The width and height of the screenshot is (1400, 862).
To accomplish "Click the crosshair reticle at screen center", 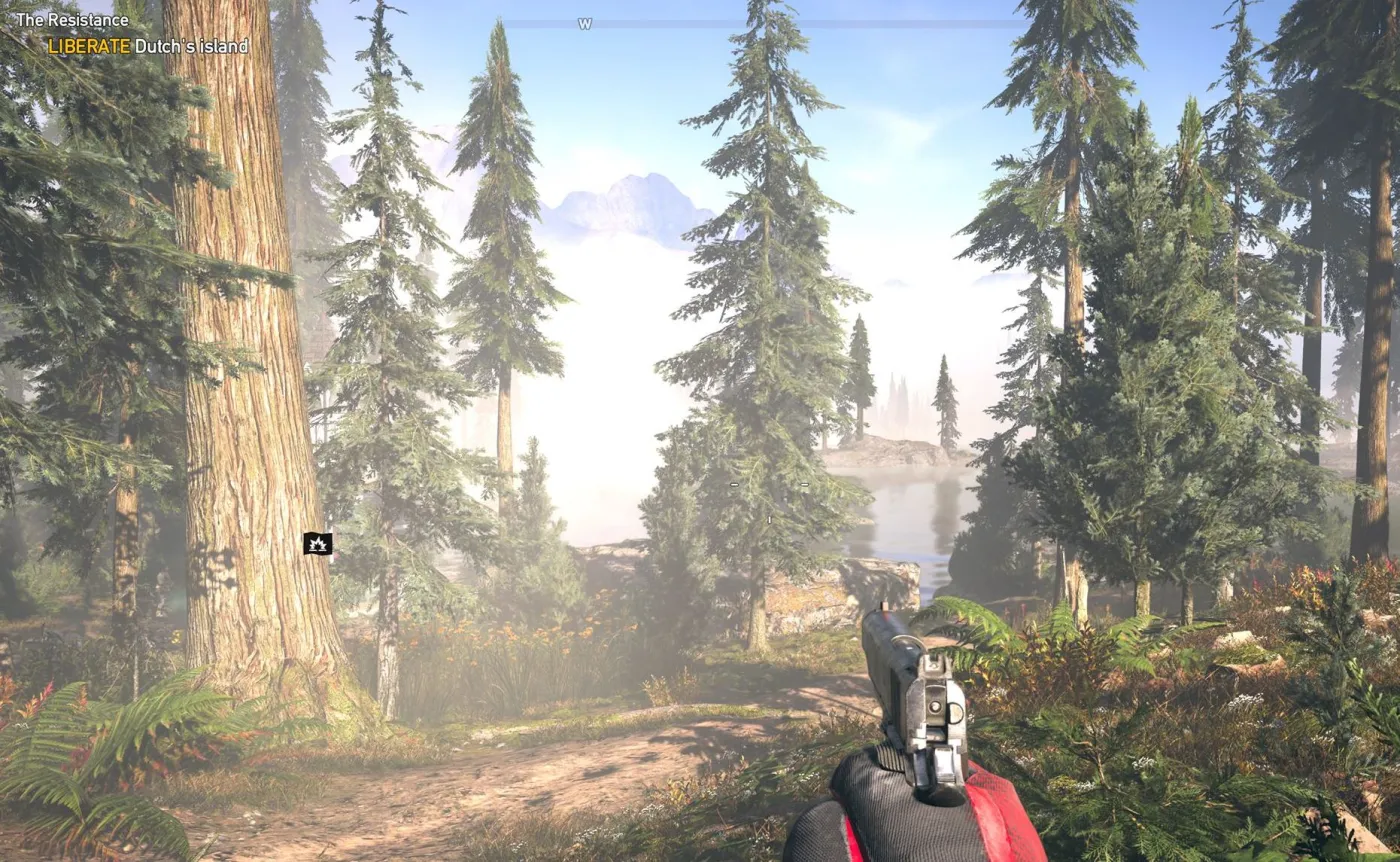I will coord(769,490).
